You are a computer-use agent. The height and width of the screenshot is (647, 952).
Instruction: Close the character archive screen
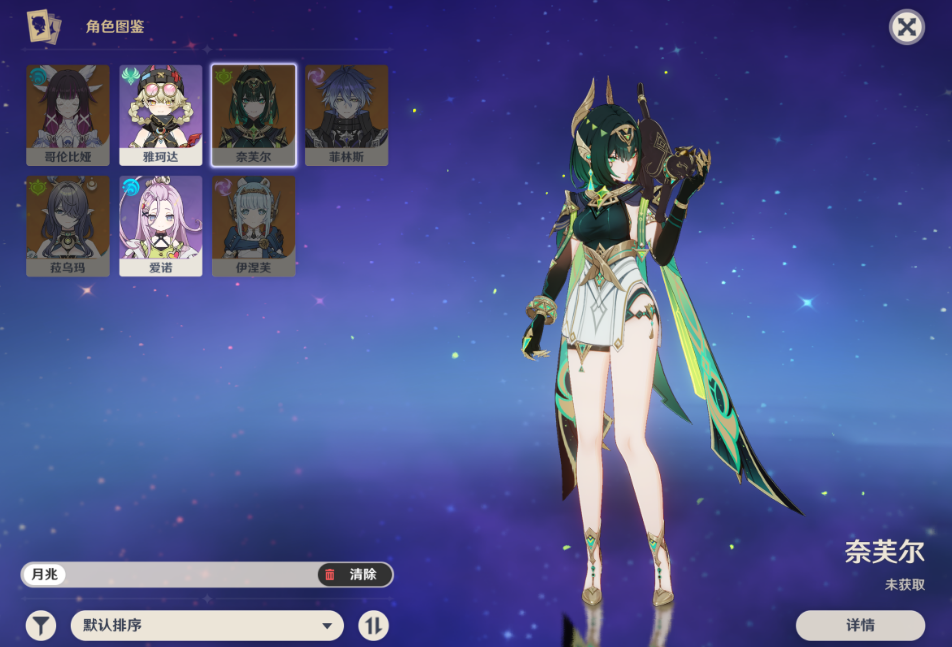point(906,27)
